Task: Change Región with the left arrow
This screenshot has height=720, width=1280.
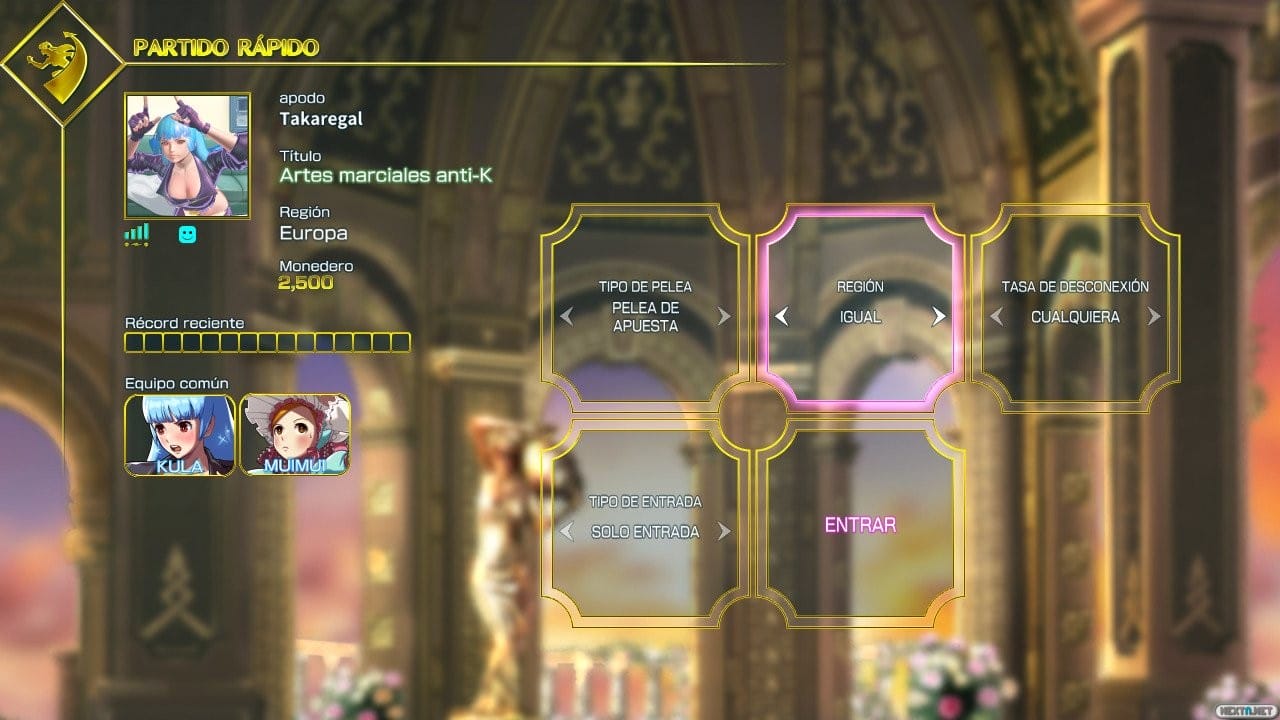Action: tap(782, 317)
